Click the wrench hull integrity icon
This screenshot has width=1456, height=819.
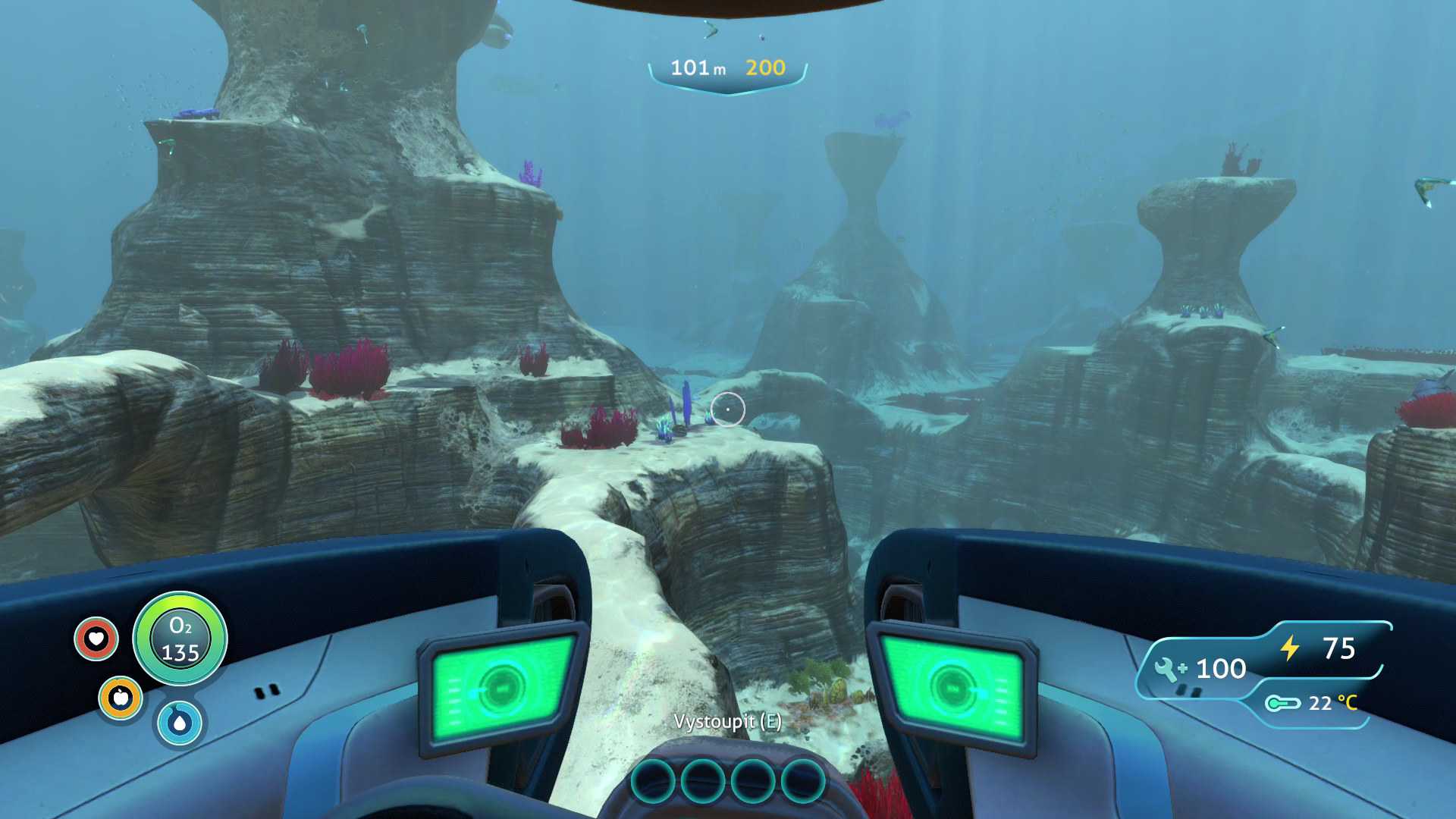tap(1170, 669)
